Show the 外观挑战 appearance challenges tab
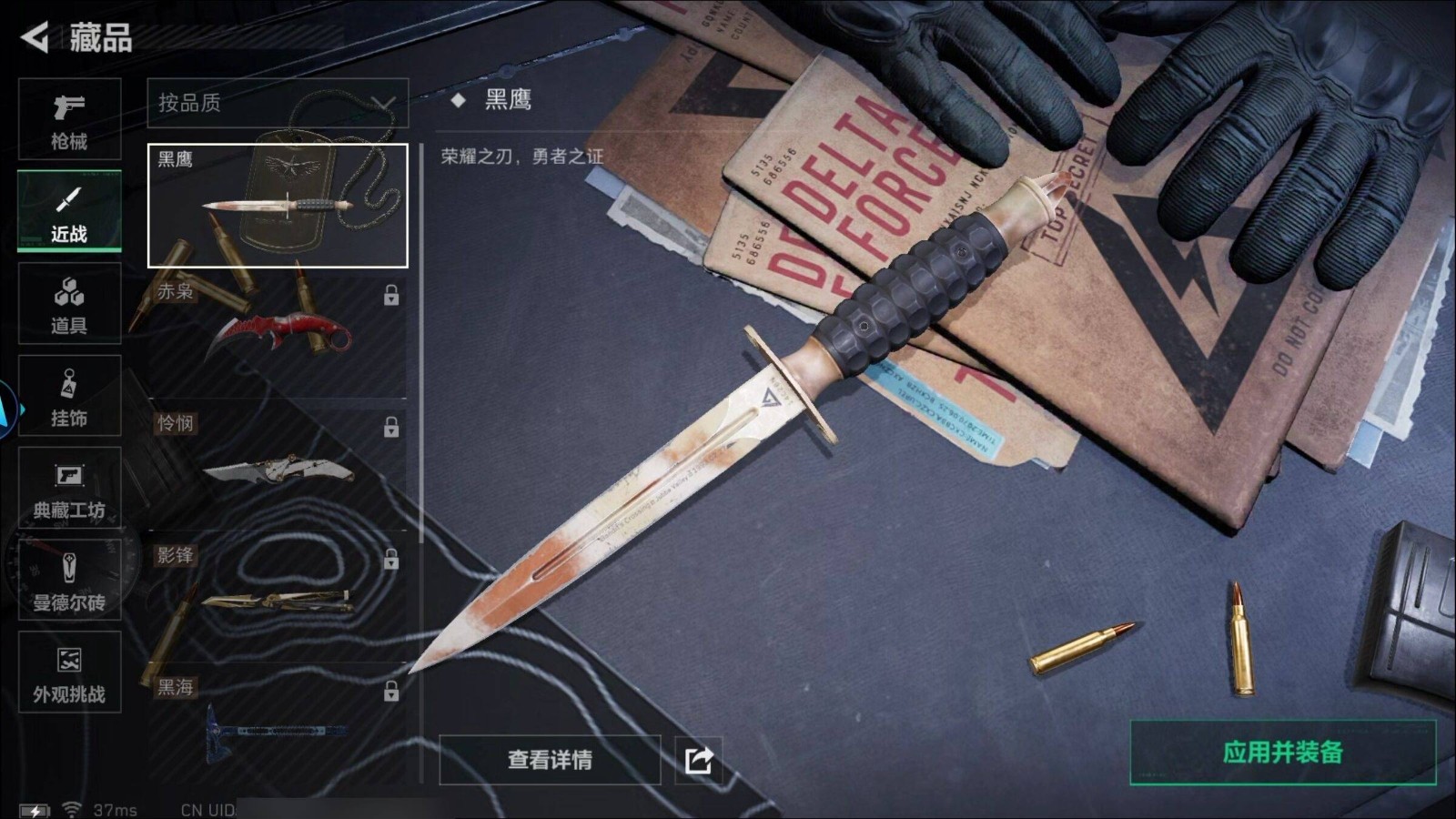This screenshot has width=1456, height=819. [69, 672]
